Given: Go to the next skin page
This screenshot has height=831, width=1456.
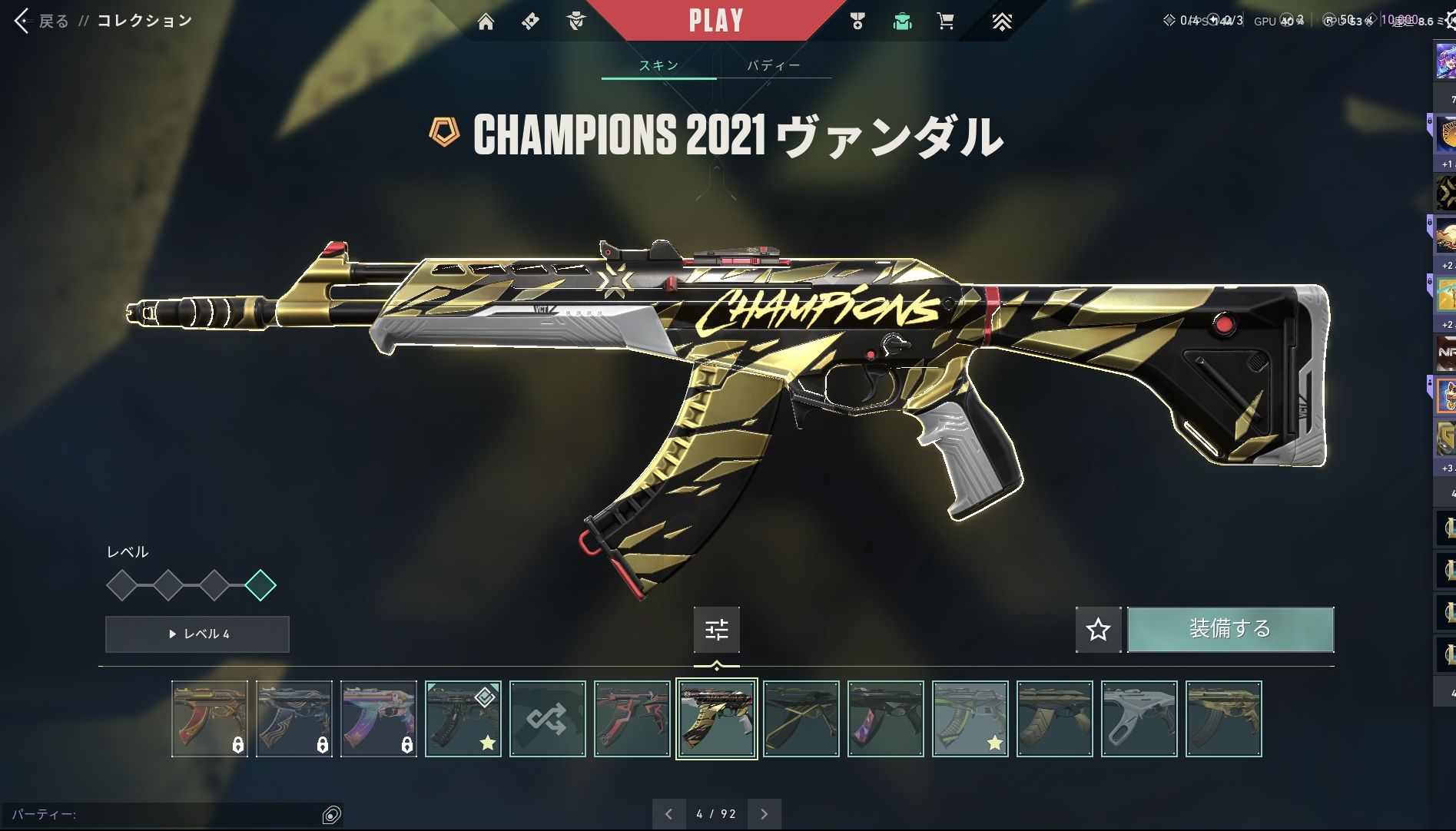Looking at the screenshot, I should click(x=764, y=813).
